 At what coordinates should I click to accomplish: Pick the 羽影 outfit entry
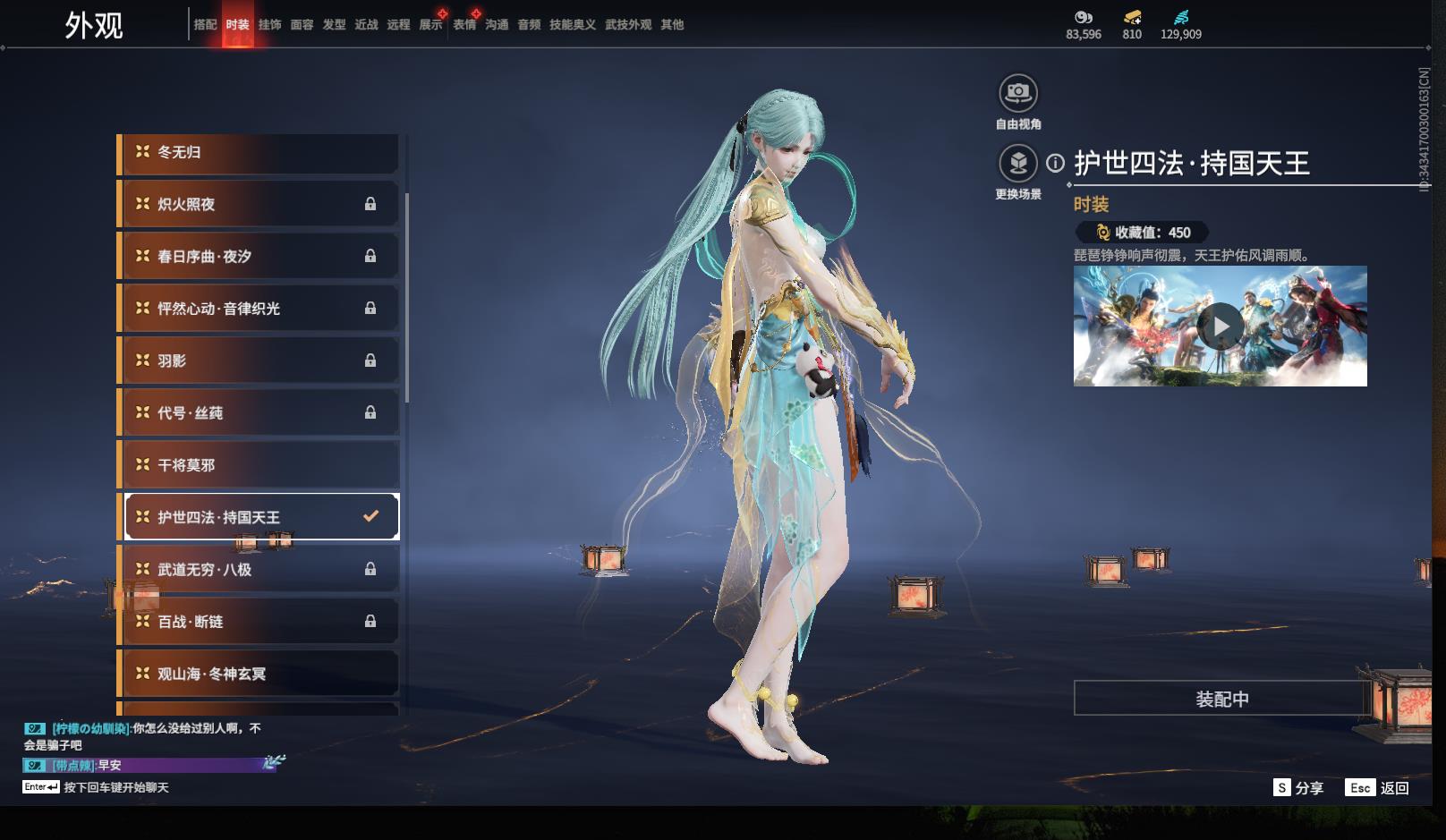pyautogui.click(x=259, y=361)
